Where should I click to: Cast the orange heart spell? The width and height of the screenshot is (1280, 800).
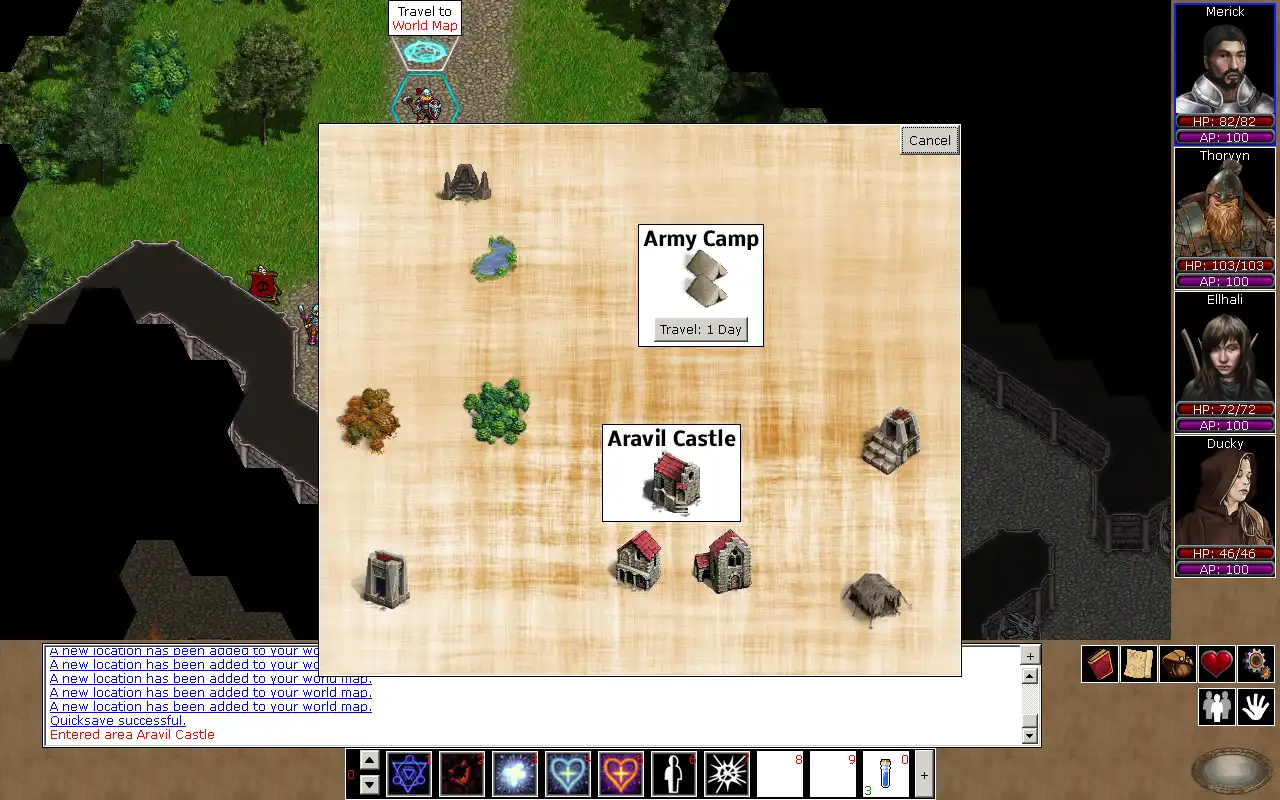click(x=620, y=774)
